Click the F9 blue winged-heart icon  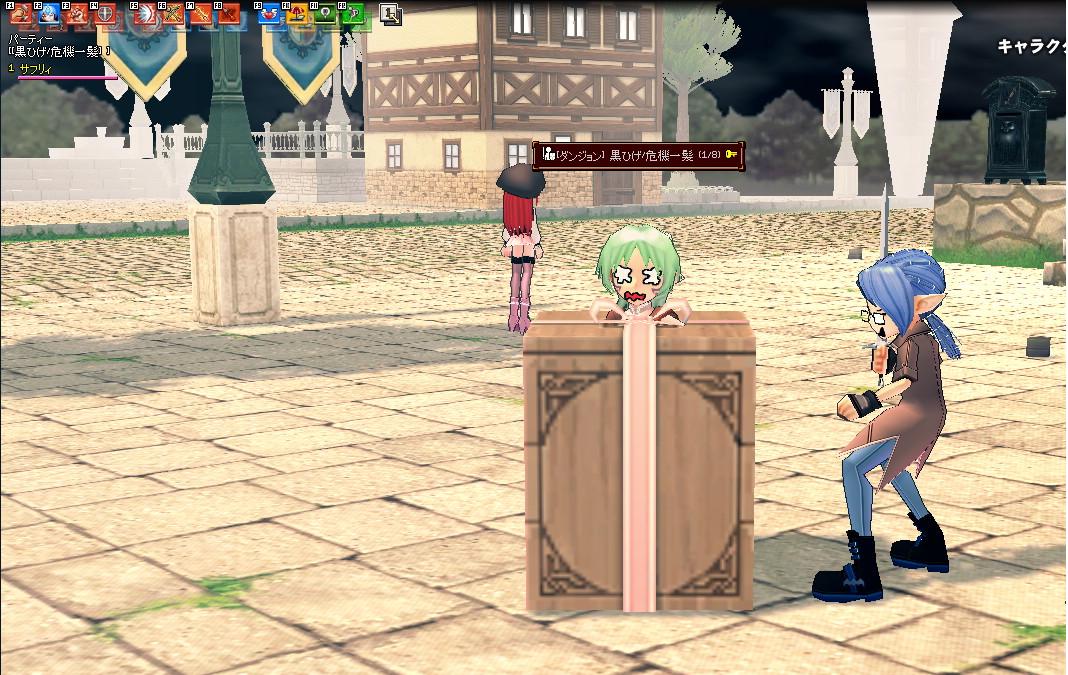268,15
